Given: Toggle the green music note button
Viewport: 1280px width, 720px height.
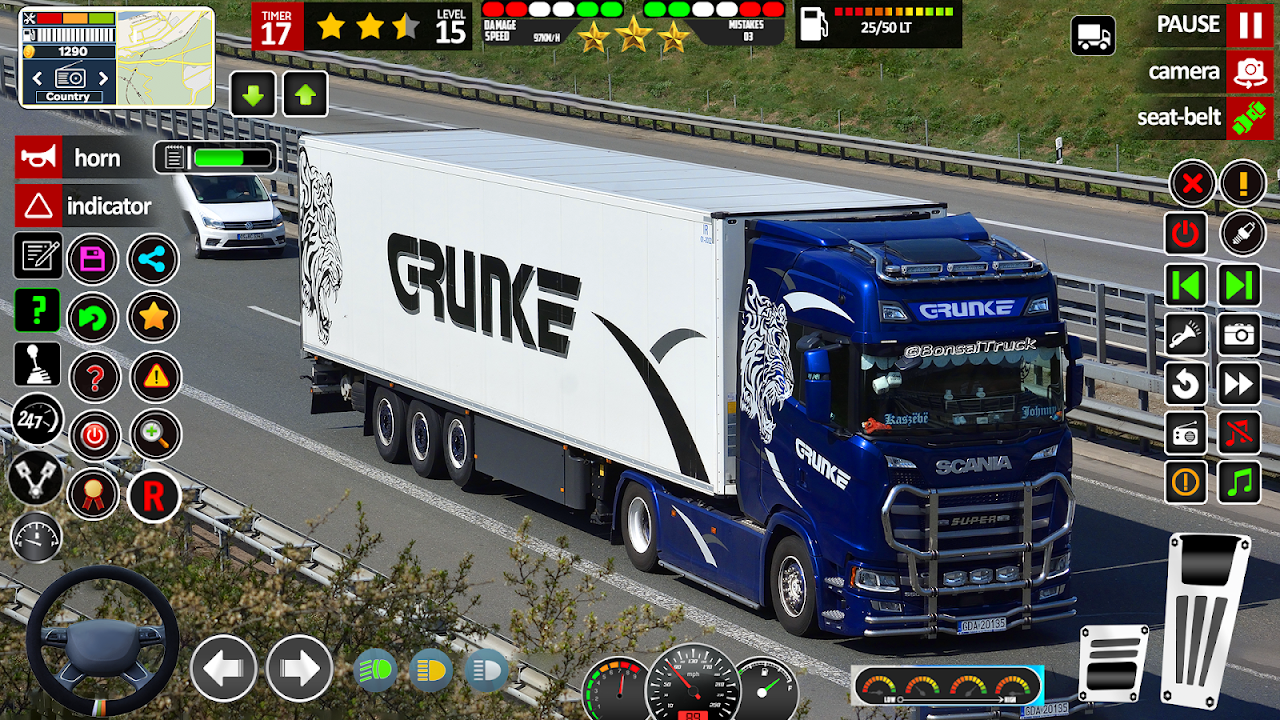Looking at the screenshot, I should click(1239, 482).
